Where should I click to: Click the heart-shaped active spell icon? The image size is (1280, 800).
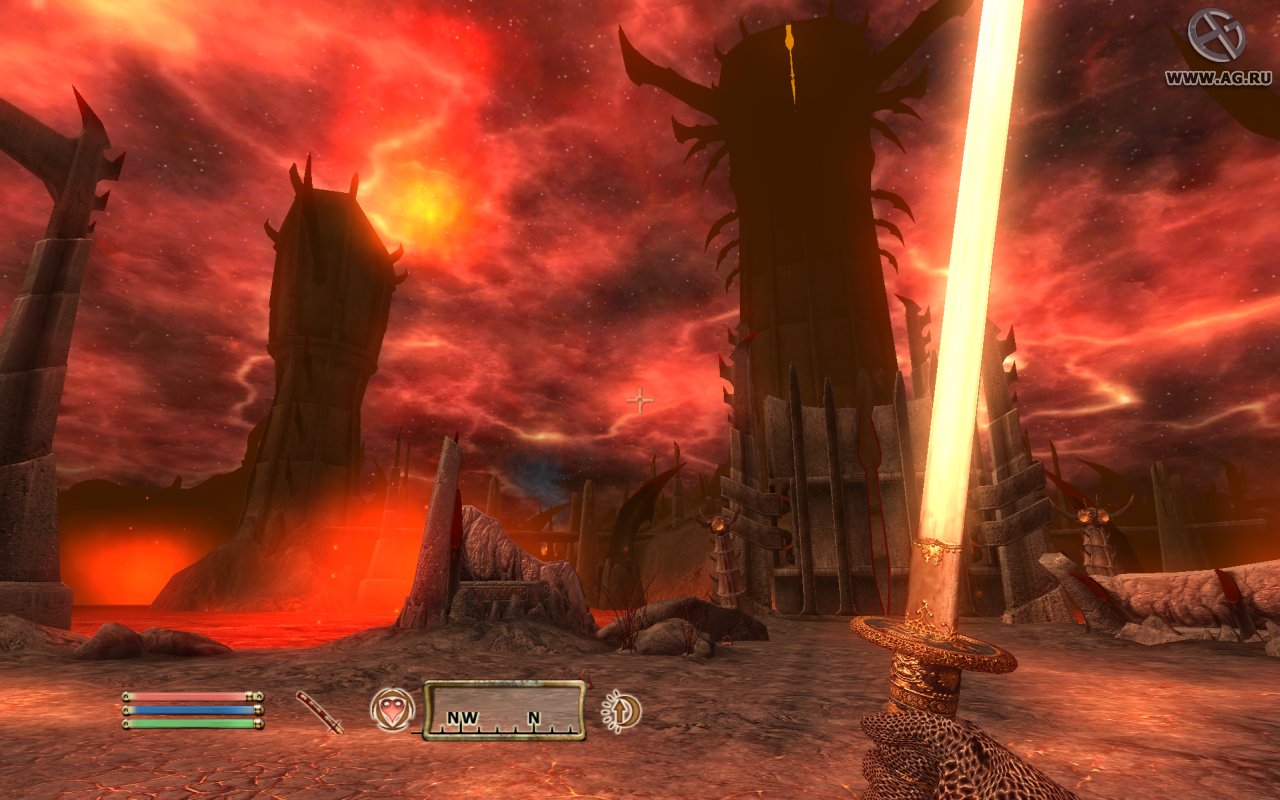(391, 710)
